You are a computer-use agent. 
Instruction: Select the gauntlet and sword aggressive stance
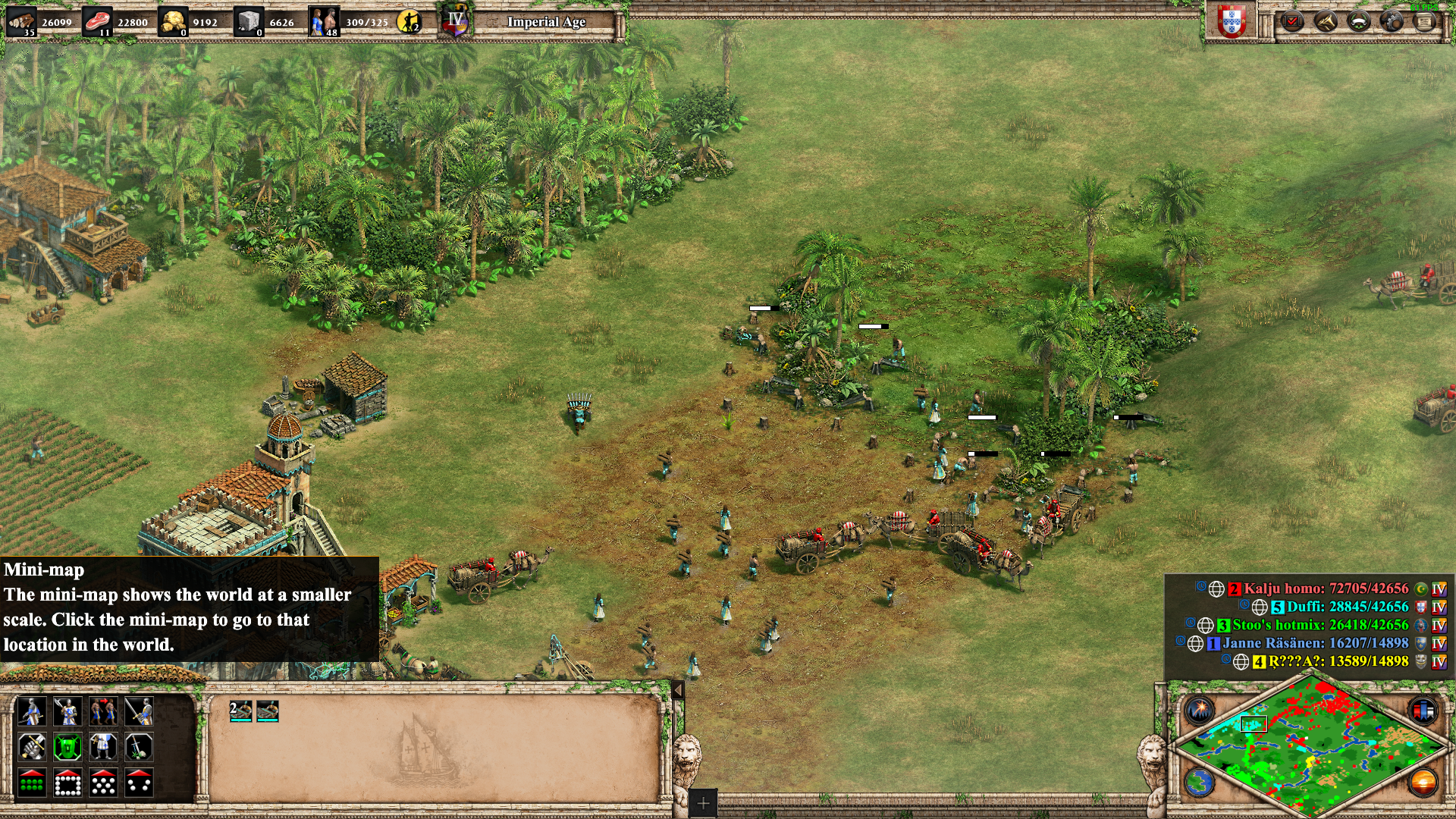pos(32,747)
